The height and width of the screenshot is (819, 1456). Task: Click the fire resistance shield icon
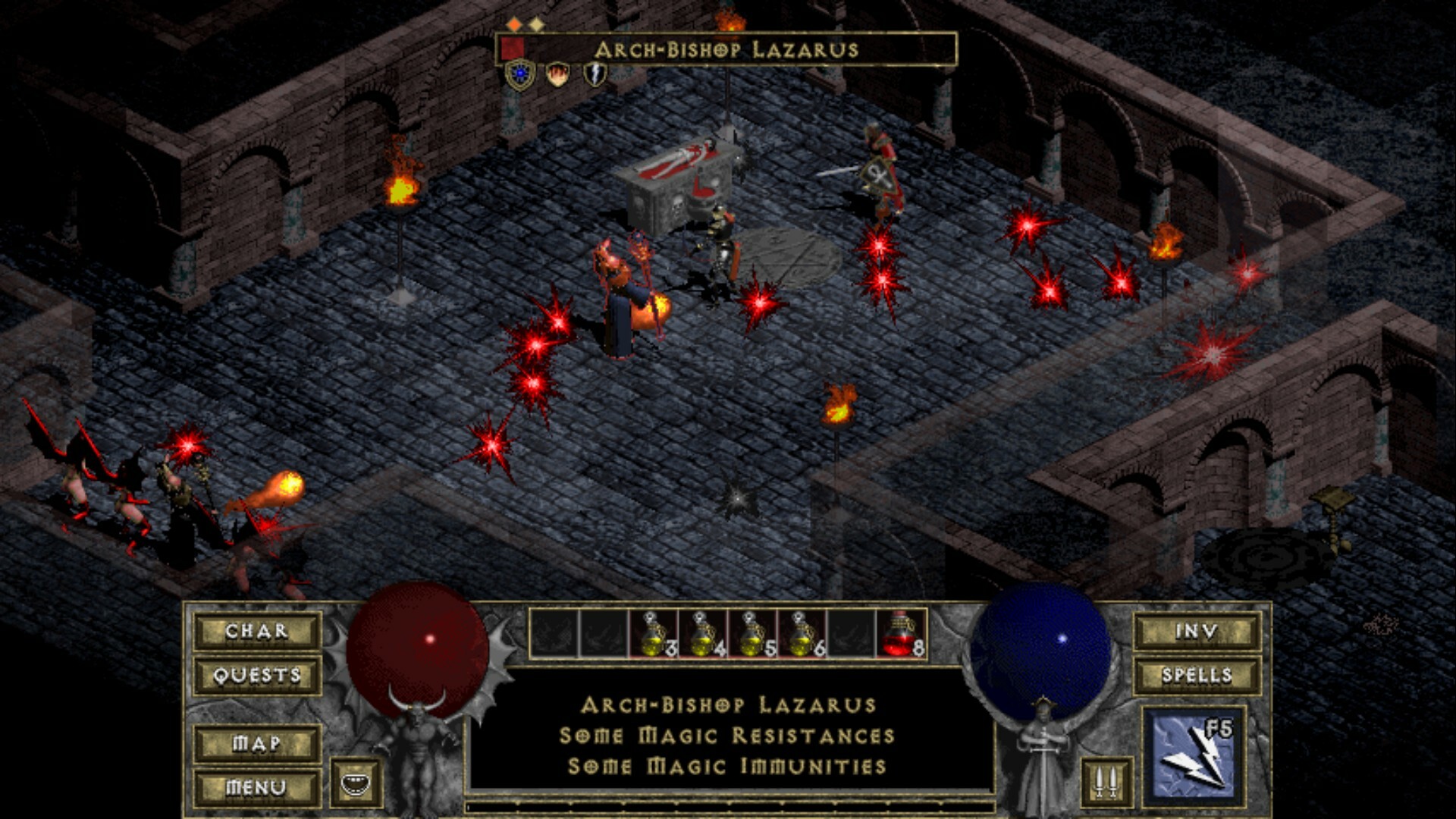pyautogui.click(x=558, y=74)
